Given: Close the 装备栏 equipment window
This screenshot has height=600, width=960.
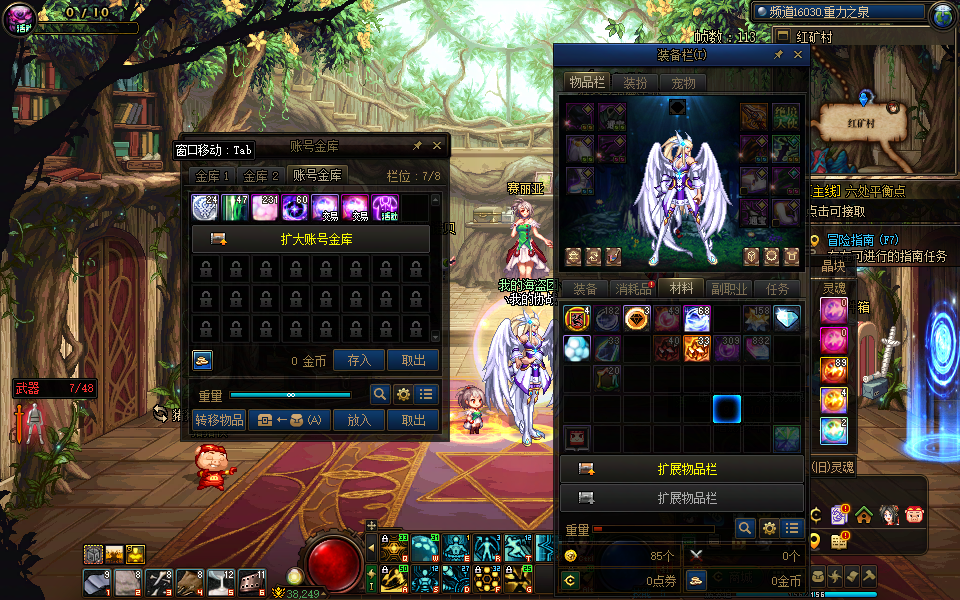Looking at the screenshot, I should pyautogui.click(x=798, y=56).
